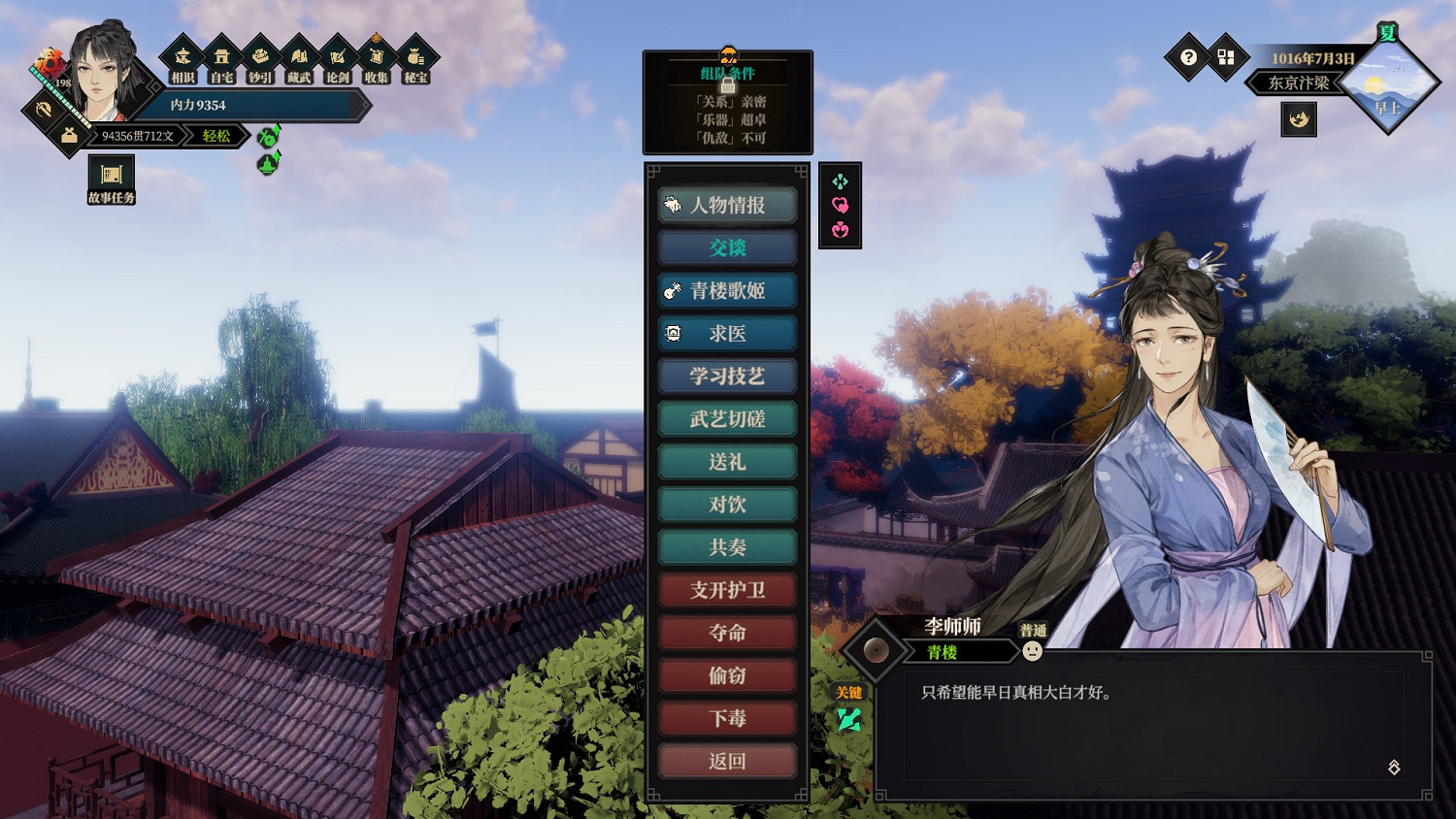
Task: Select 求医 to seek medical help
Action: (727, 333)
